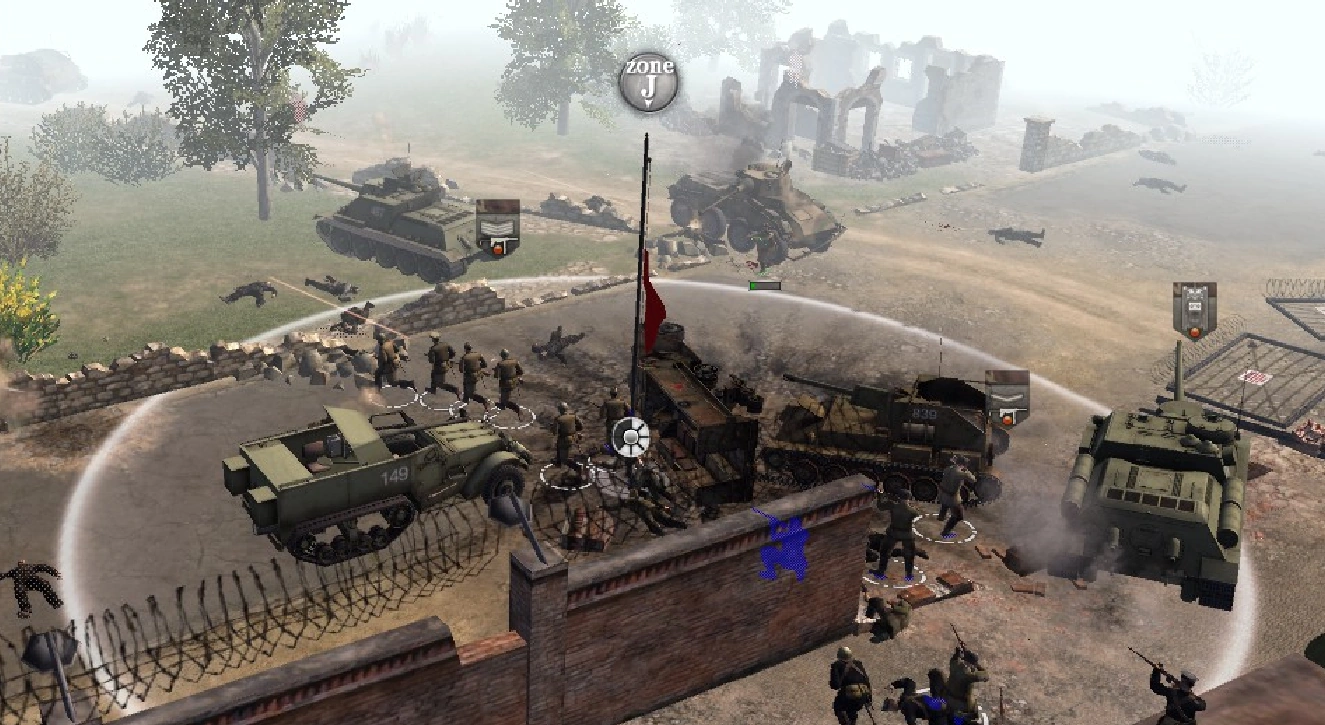Click the chevron badge beside tank 839
This screenshot has height=725, width=1325.
[1007, 397]
